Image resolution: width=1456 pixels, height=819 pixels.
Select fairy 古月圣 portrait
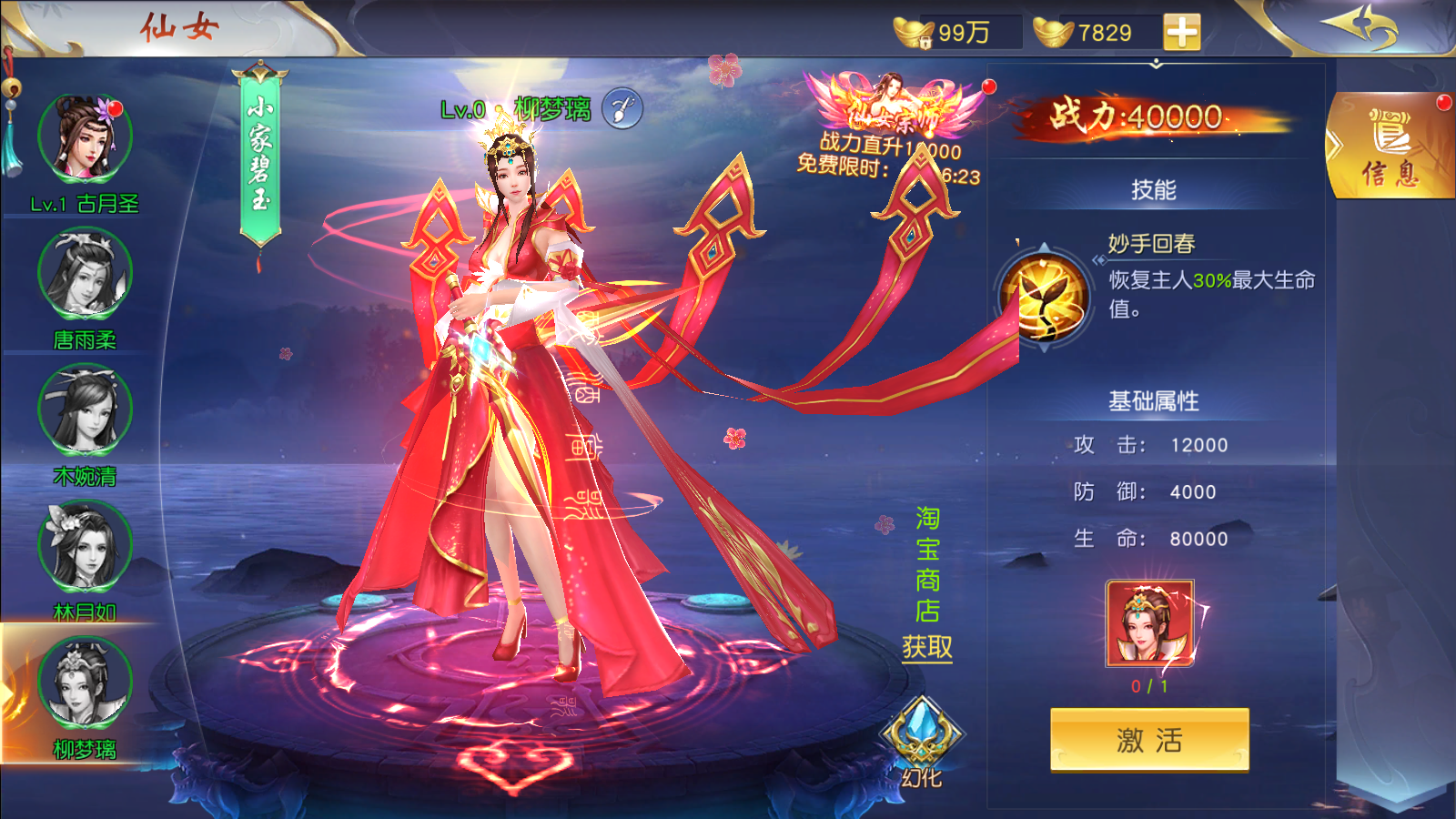point(85,139)
